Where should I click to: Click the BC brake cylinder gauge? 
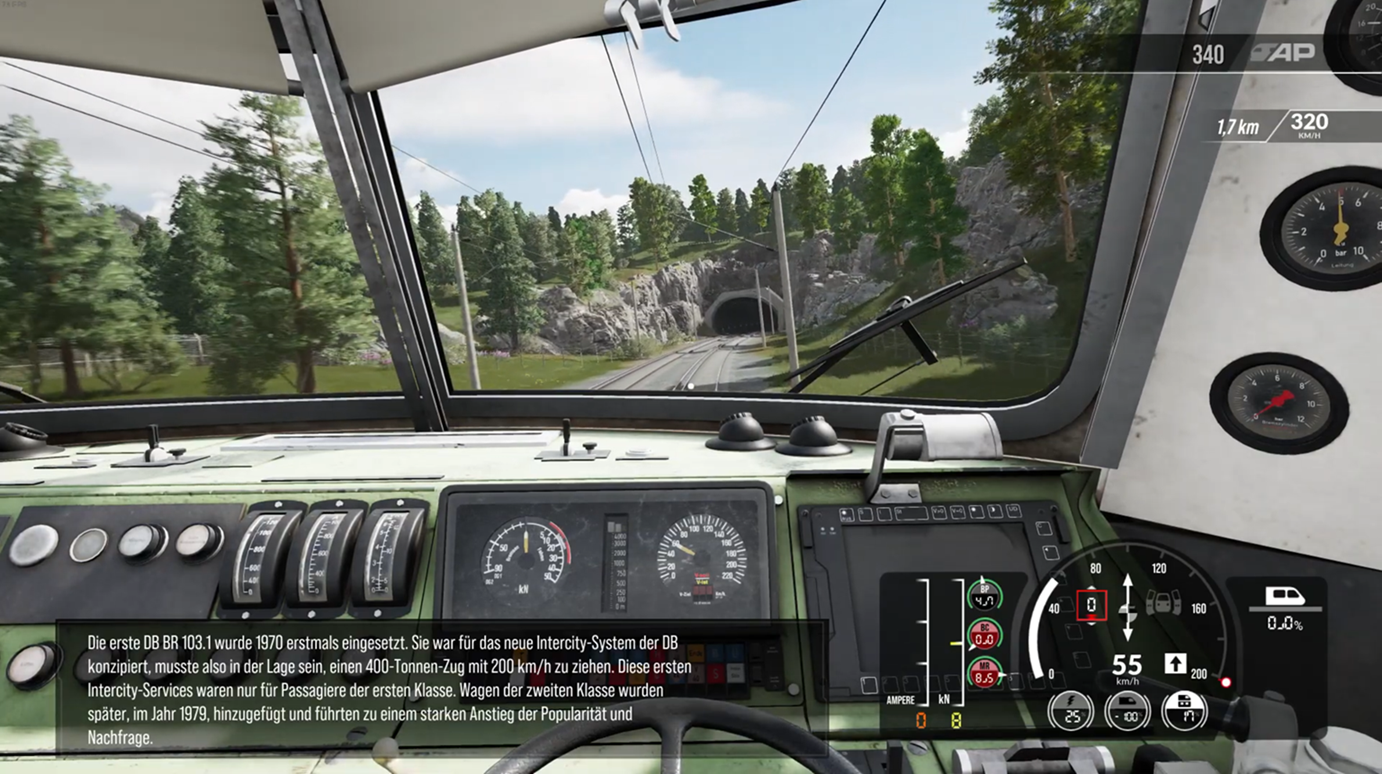[985, 634]
